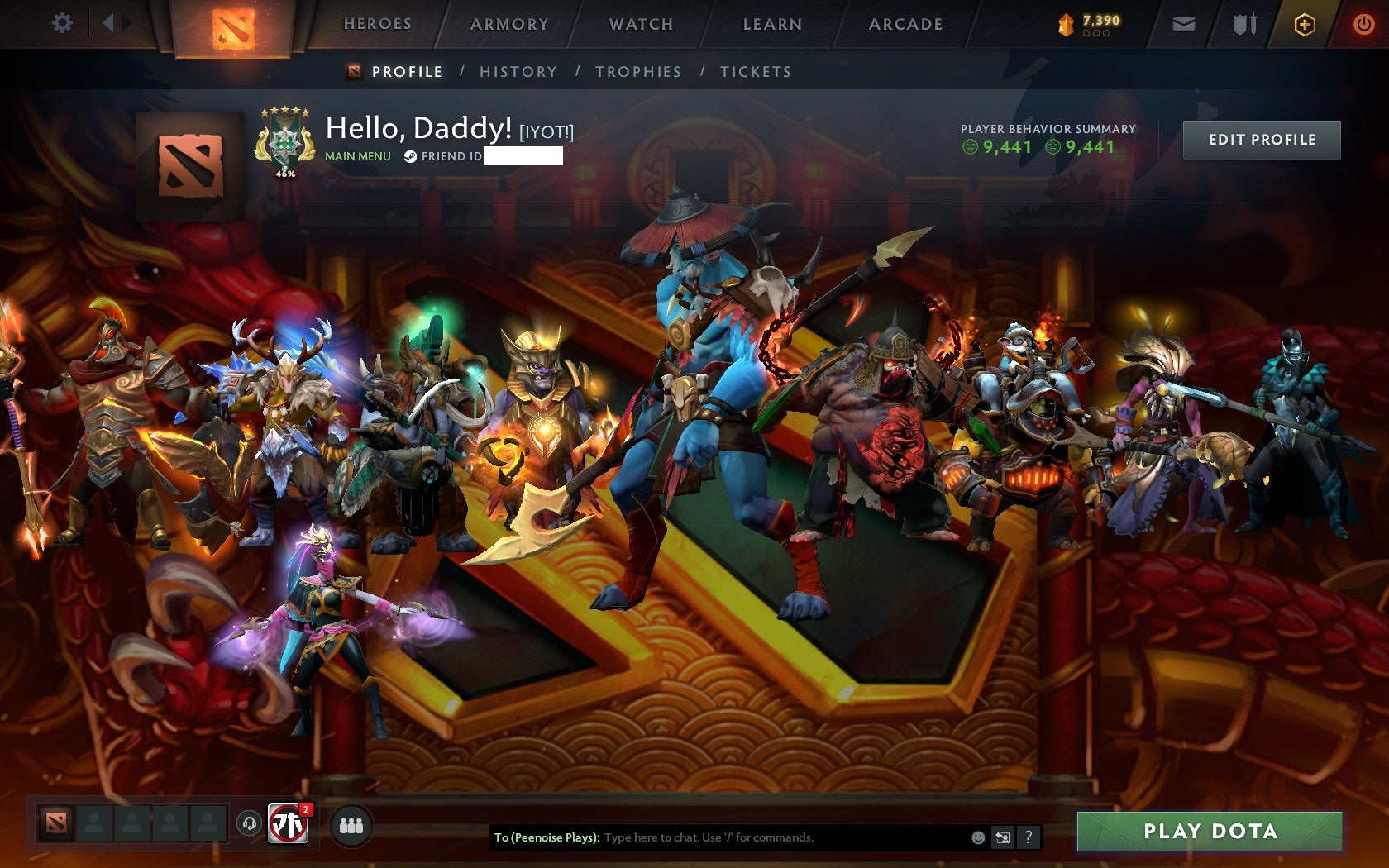Toggle the emoticon panel in chat
Image resolution: width=1389 pixels, height=868 pixels.
tap(978, 837)
